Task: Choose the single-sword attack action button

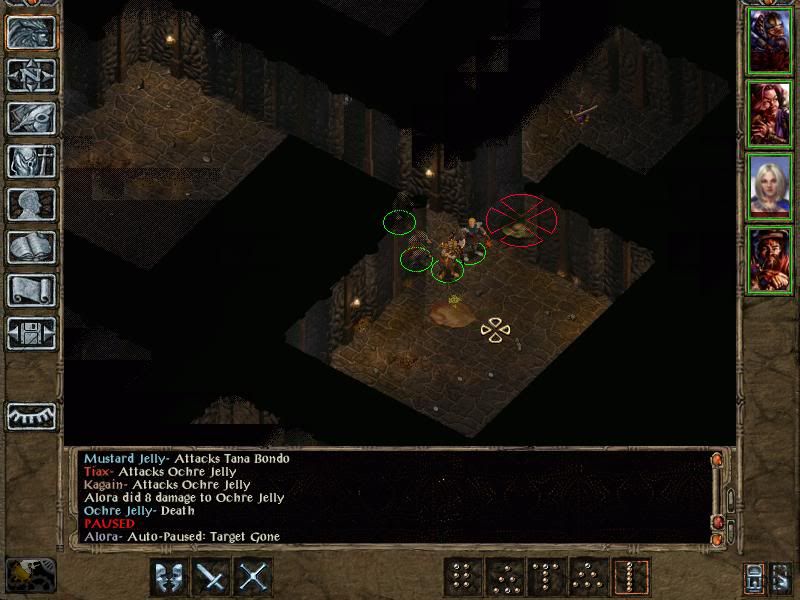Action: [211, 577]
